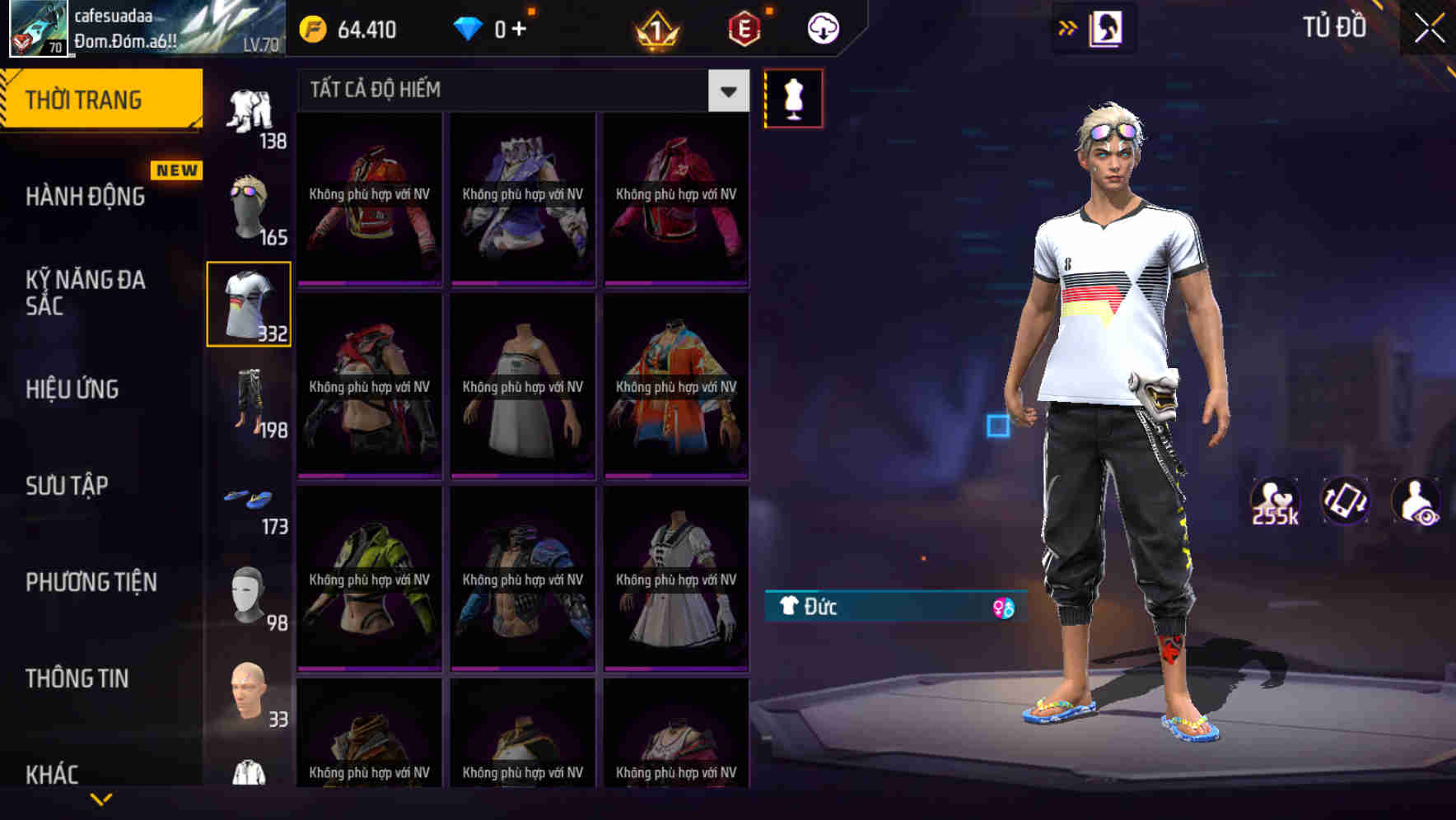Screen dimensions: 1456x820
Task: Open the hairstyle wardrobe icon near top right
Action: [1108, 26]
